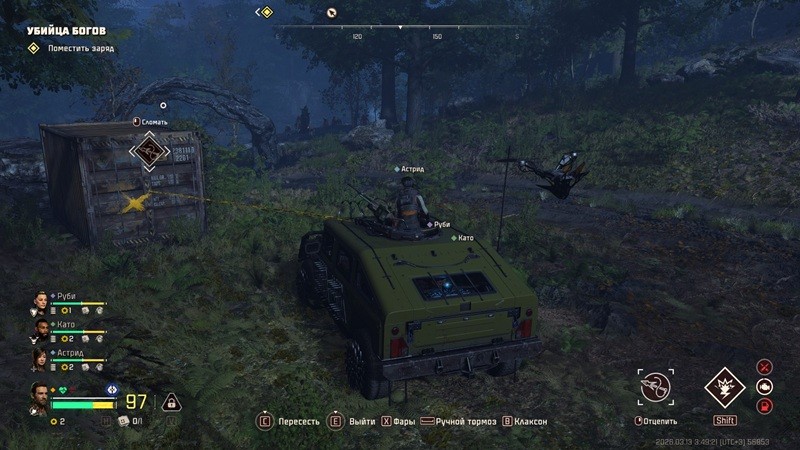The image size is (800, 450).
Task: Click the yellow objective marker on the compass
Action: pos(265,12)
